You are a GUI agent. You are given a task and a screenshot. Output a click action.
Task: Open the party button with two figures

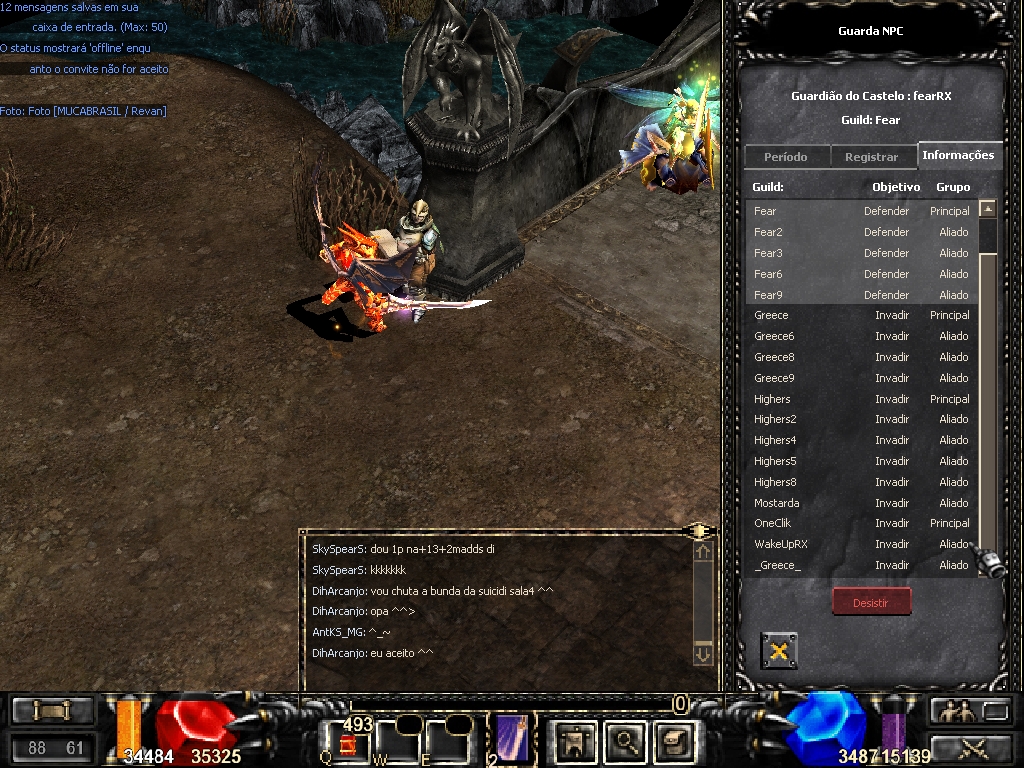pyautogui.click(x=951, y=711)
